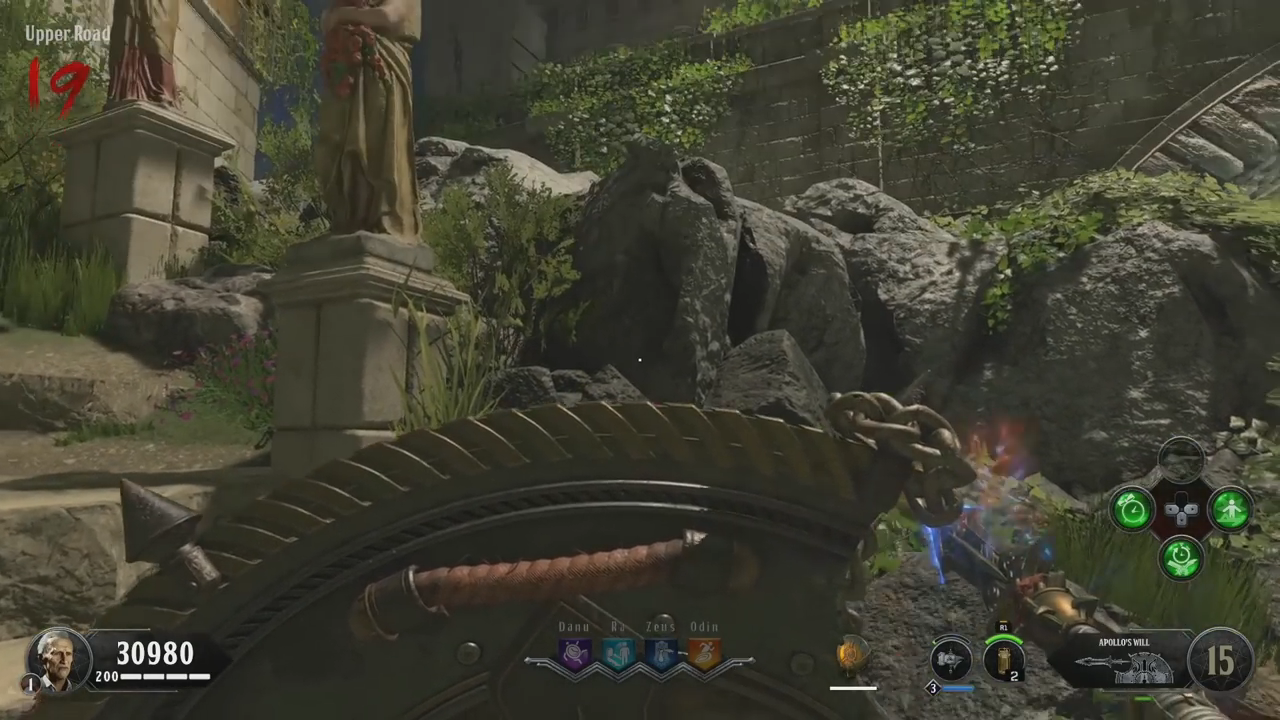The width and height of the screenshot is (1280, 720).
Task: Select the equipment canister icon
Action: [1004, 660]
